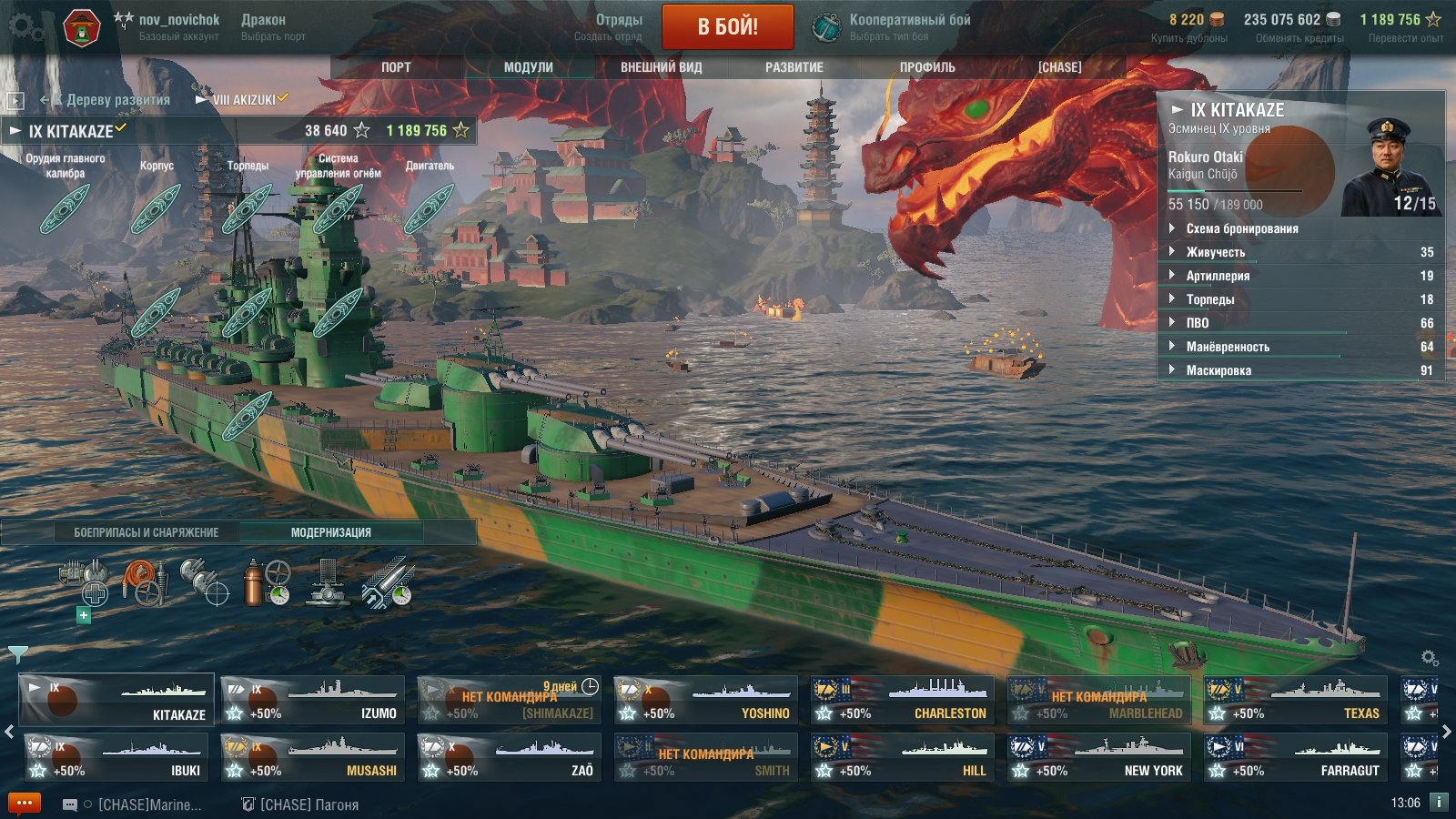Open the ship carousel filter funnel

17,653
